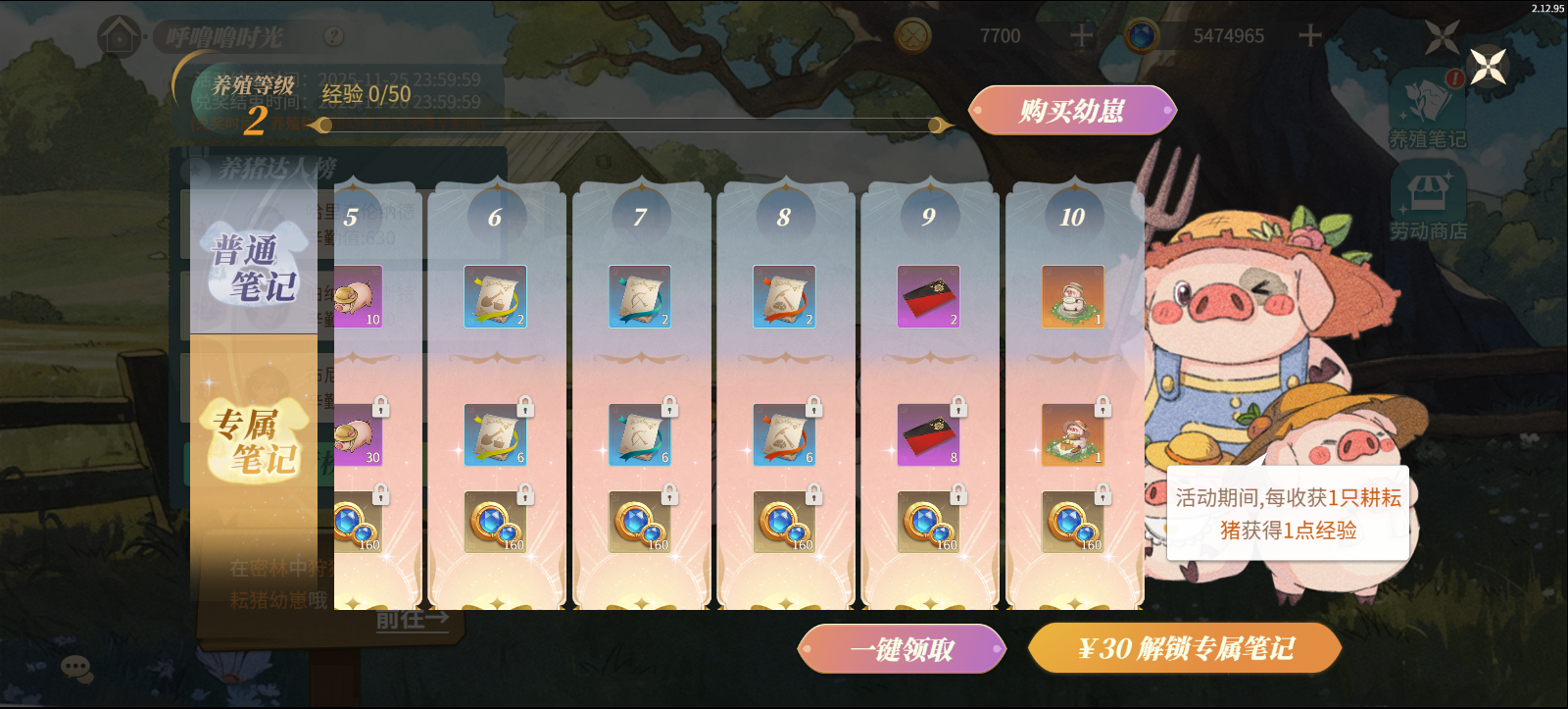Click the level 10 pig figurine reward

click(1071, 297)
